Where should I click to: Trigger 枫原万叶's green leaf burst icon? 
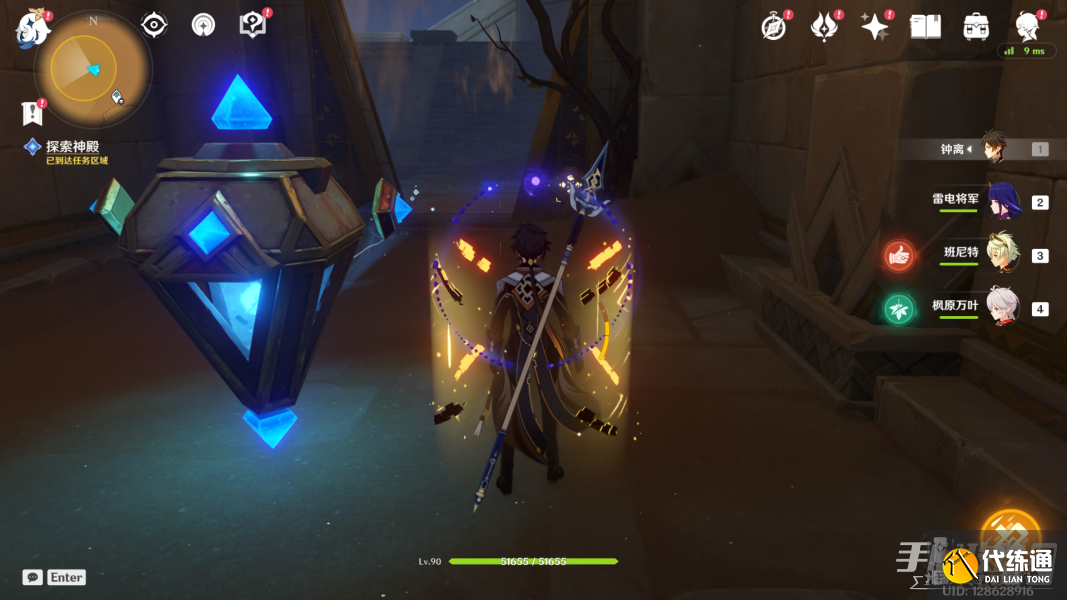(899, 309)
